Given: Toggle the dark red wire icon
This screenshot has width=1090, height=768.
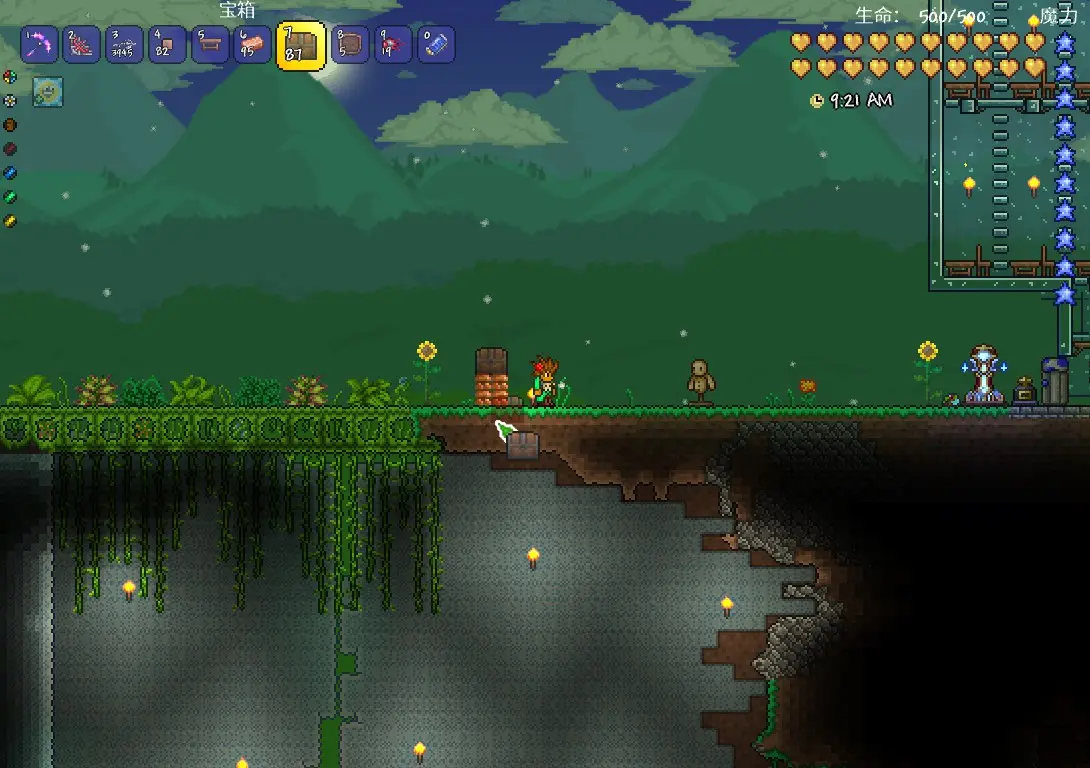Looking at the screenshot, I should (x=10, y=149).
